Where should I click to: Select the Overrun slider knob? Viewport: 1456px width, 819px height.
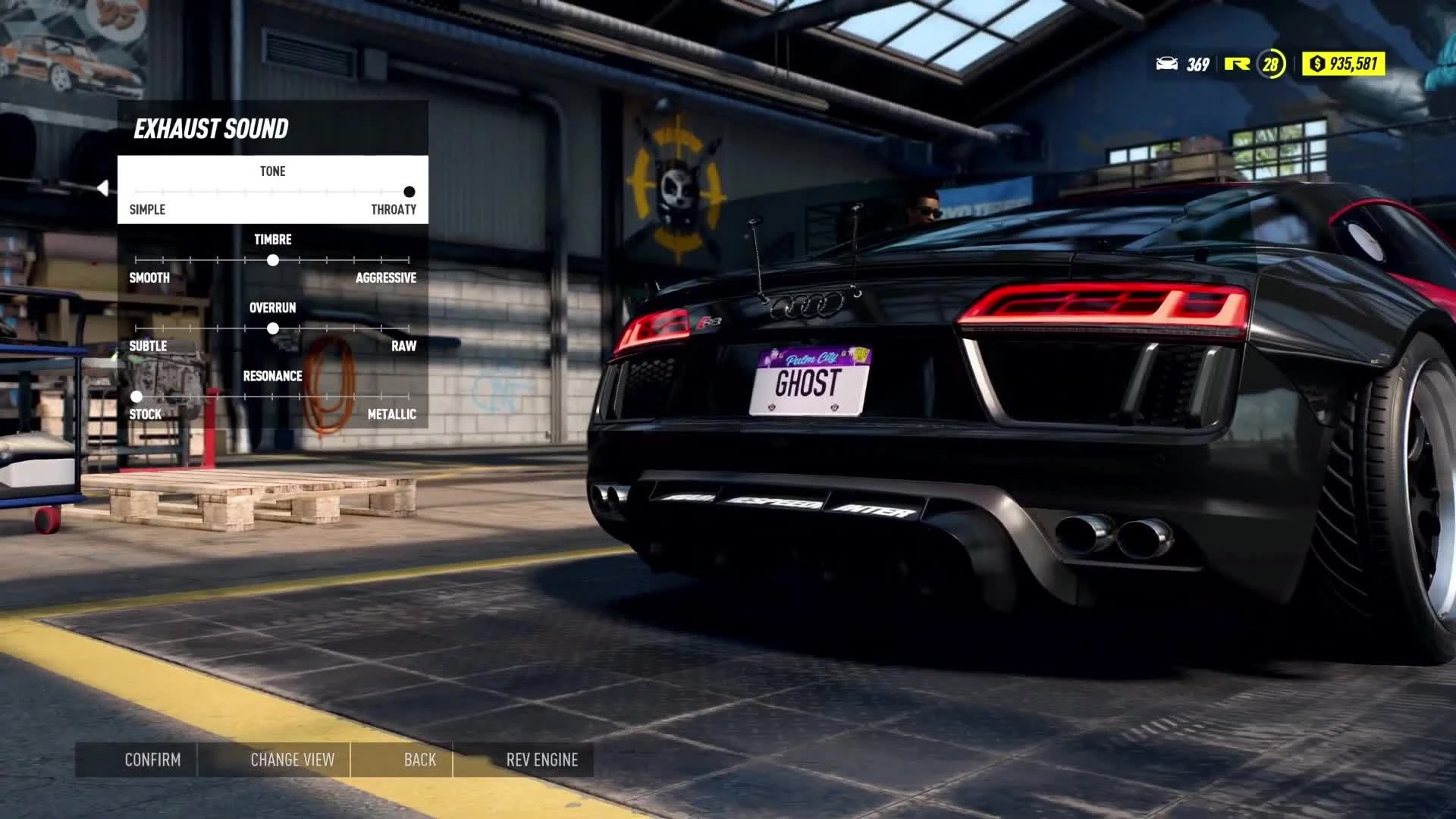[273, 328]
